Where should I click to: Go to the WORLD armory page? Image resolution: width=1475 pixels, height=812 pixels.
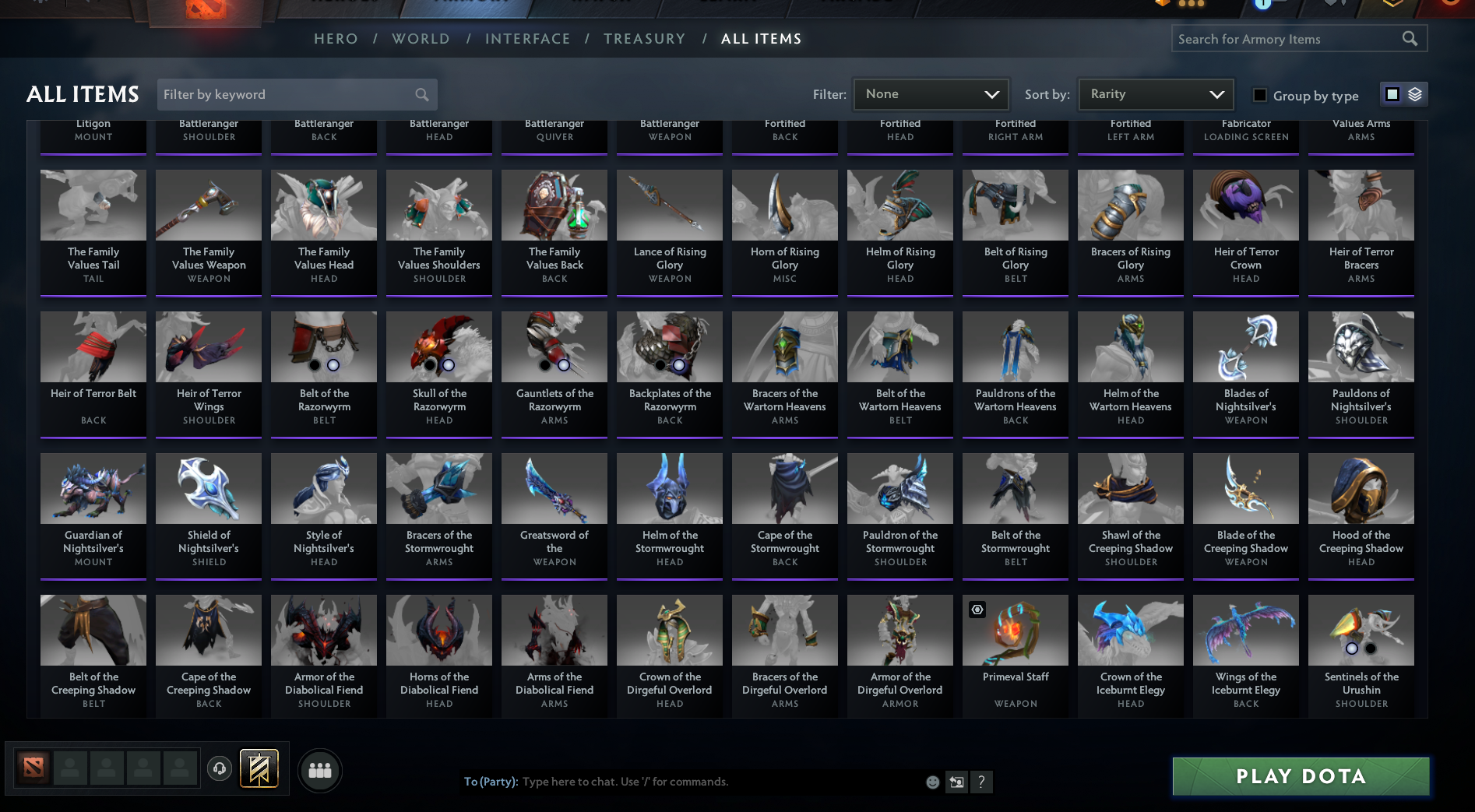(421, 38)
